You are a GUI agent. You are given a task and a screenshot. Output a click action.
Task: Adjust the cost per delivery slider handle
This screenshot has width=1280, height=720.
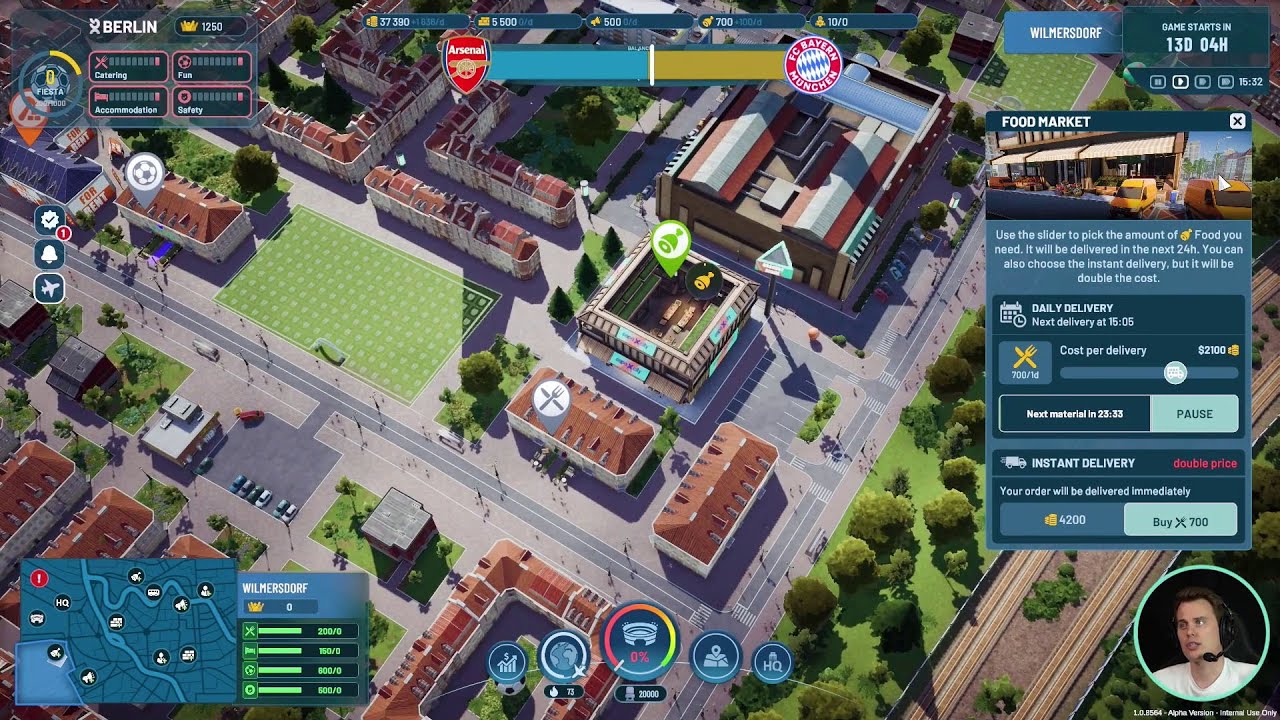pyautogui.click(x=1175, y=373)
